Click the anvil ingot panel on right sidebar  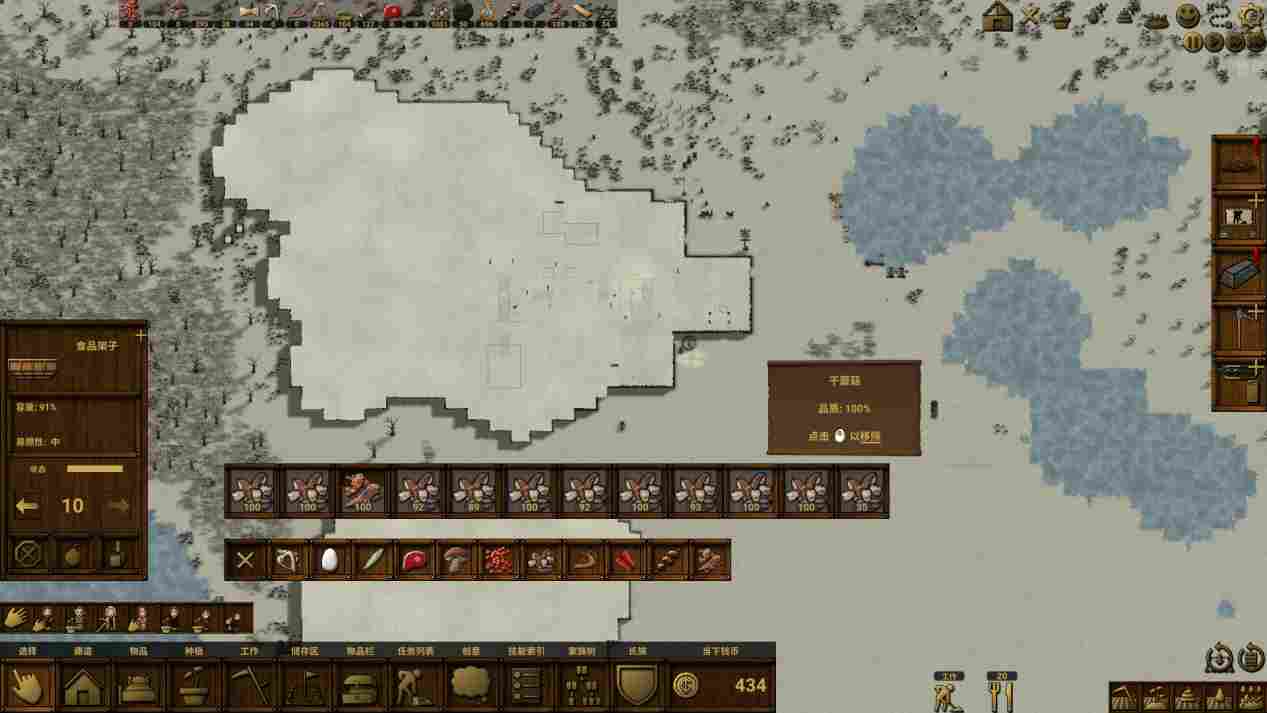pyautogui.click(x=1238, y=271)
